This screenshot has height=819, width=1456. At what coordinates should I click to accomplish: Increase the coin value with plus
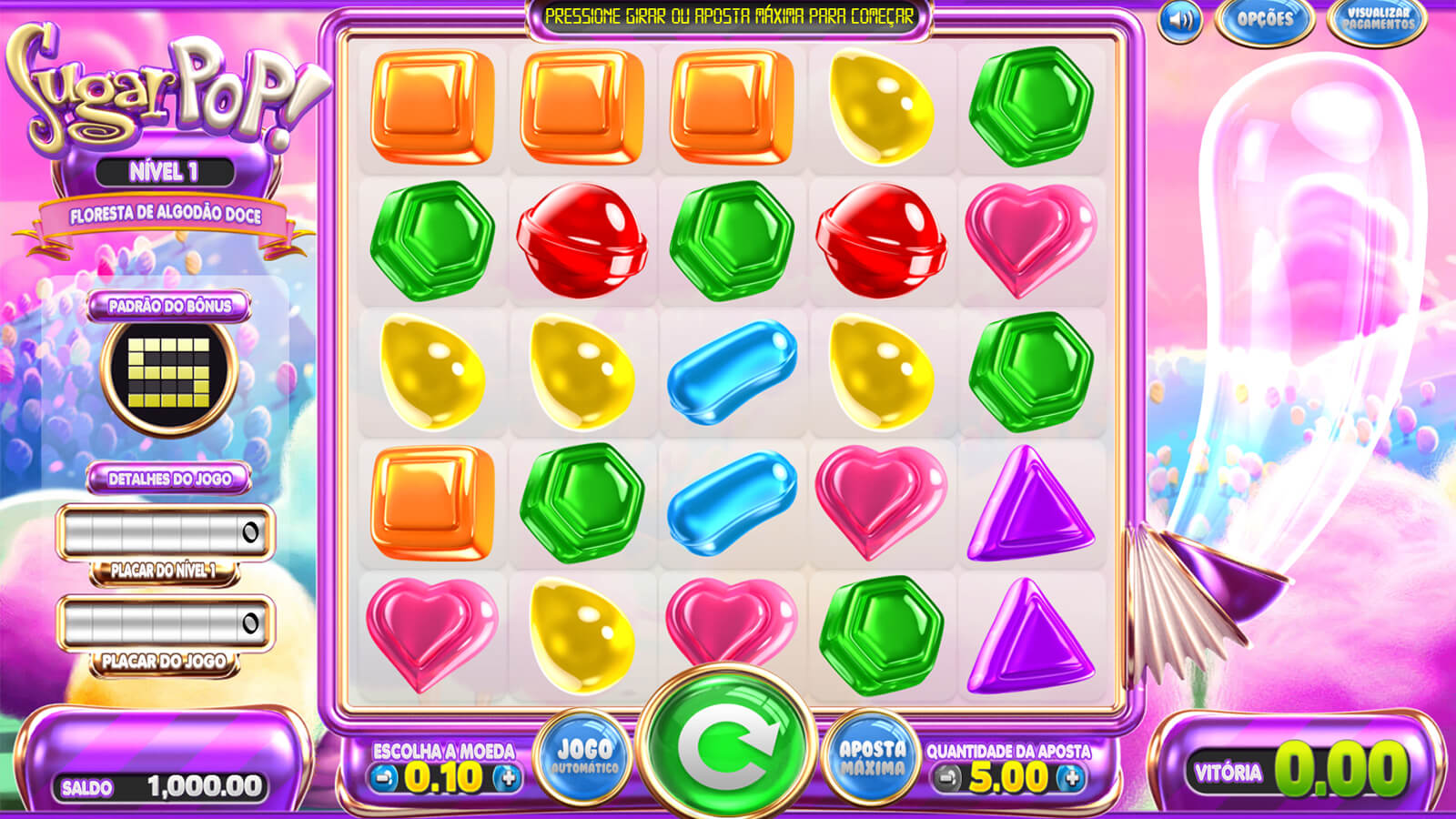click(508, 778)
